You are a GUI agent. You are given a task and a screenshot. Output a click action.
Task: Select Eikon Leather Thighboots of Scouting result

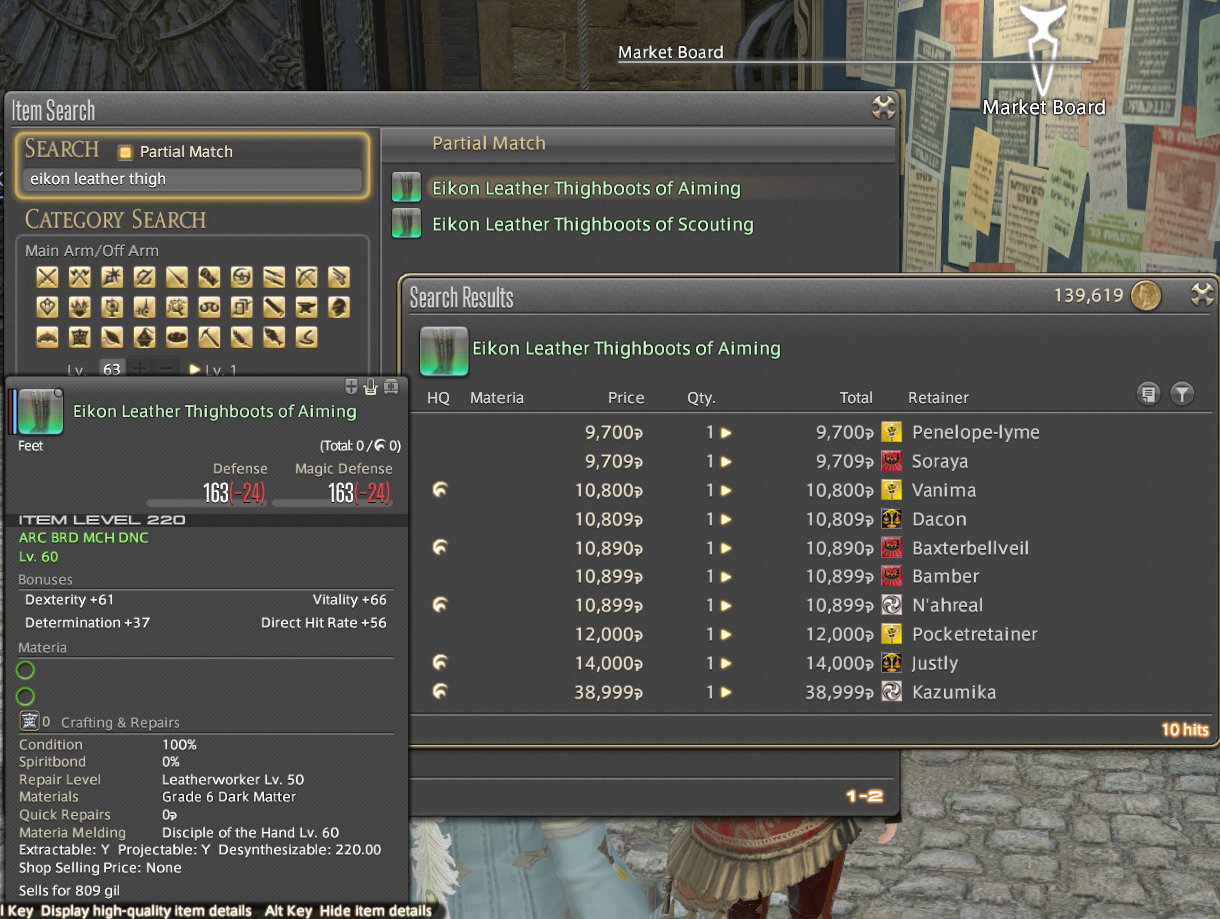(x=592, y=224)
